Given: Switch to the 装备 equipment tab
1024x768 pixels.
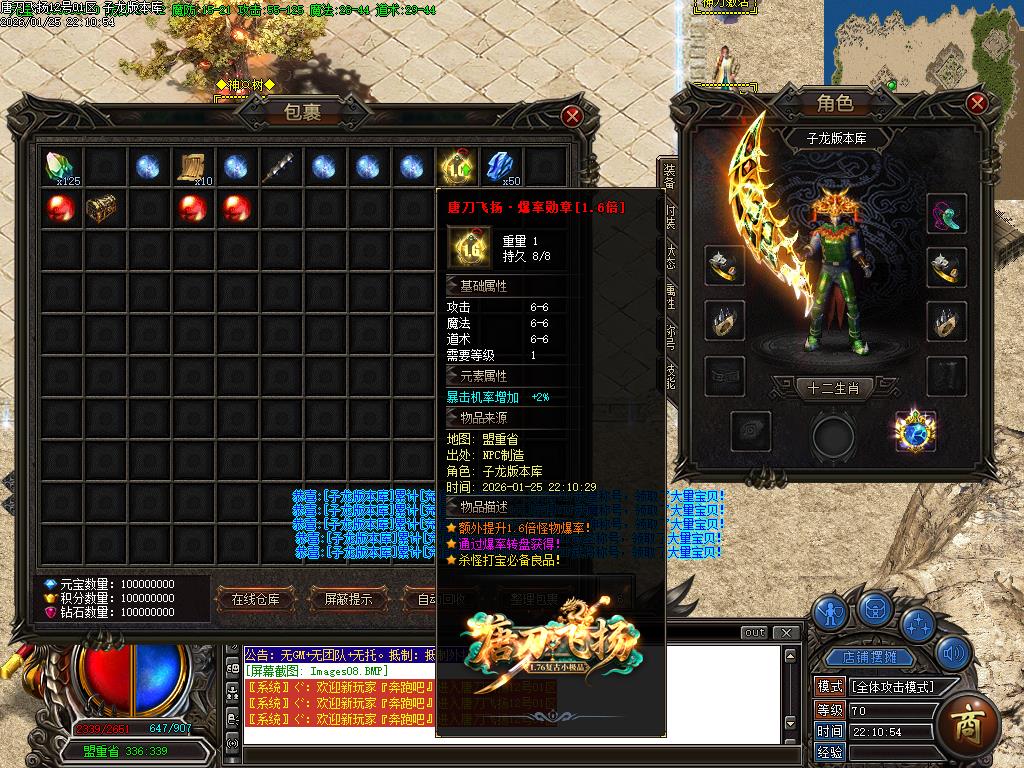Looking at the screenshot, I should click(669, 176).
